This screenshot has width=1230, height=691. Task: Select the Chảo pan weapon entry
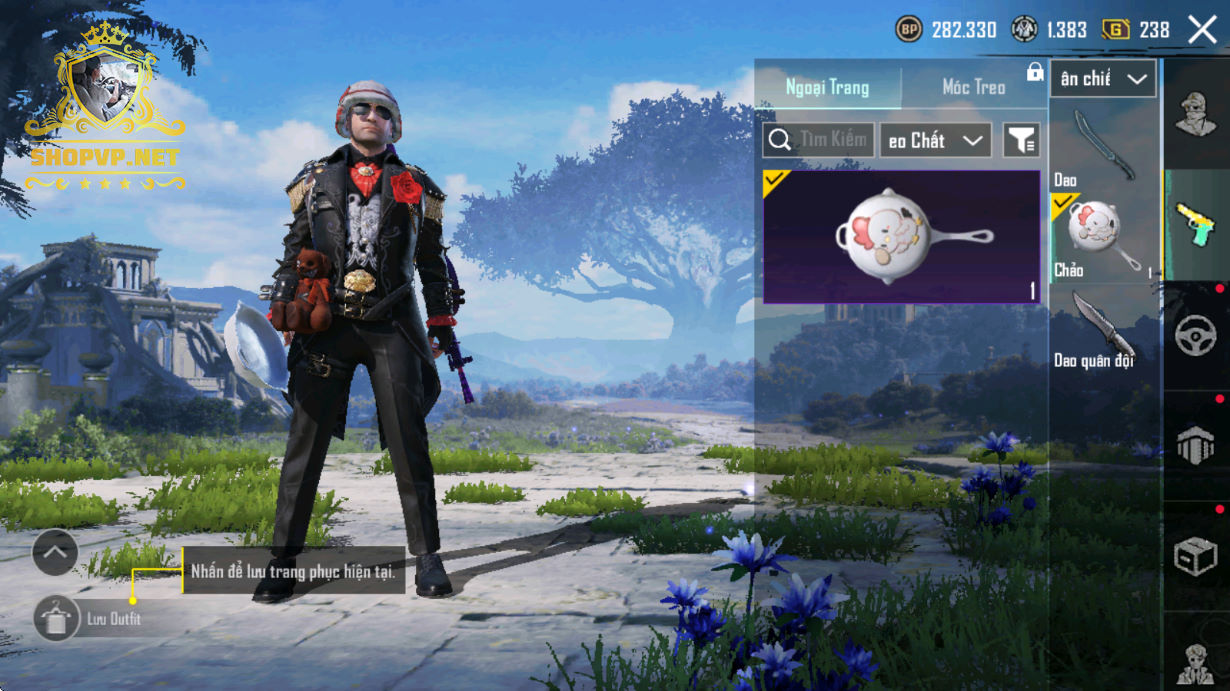1098,236
